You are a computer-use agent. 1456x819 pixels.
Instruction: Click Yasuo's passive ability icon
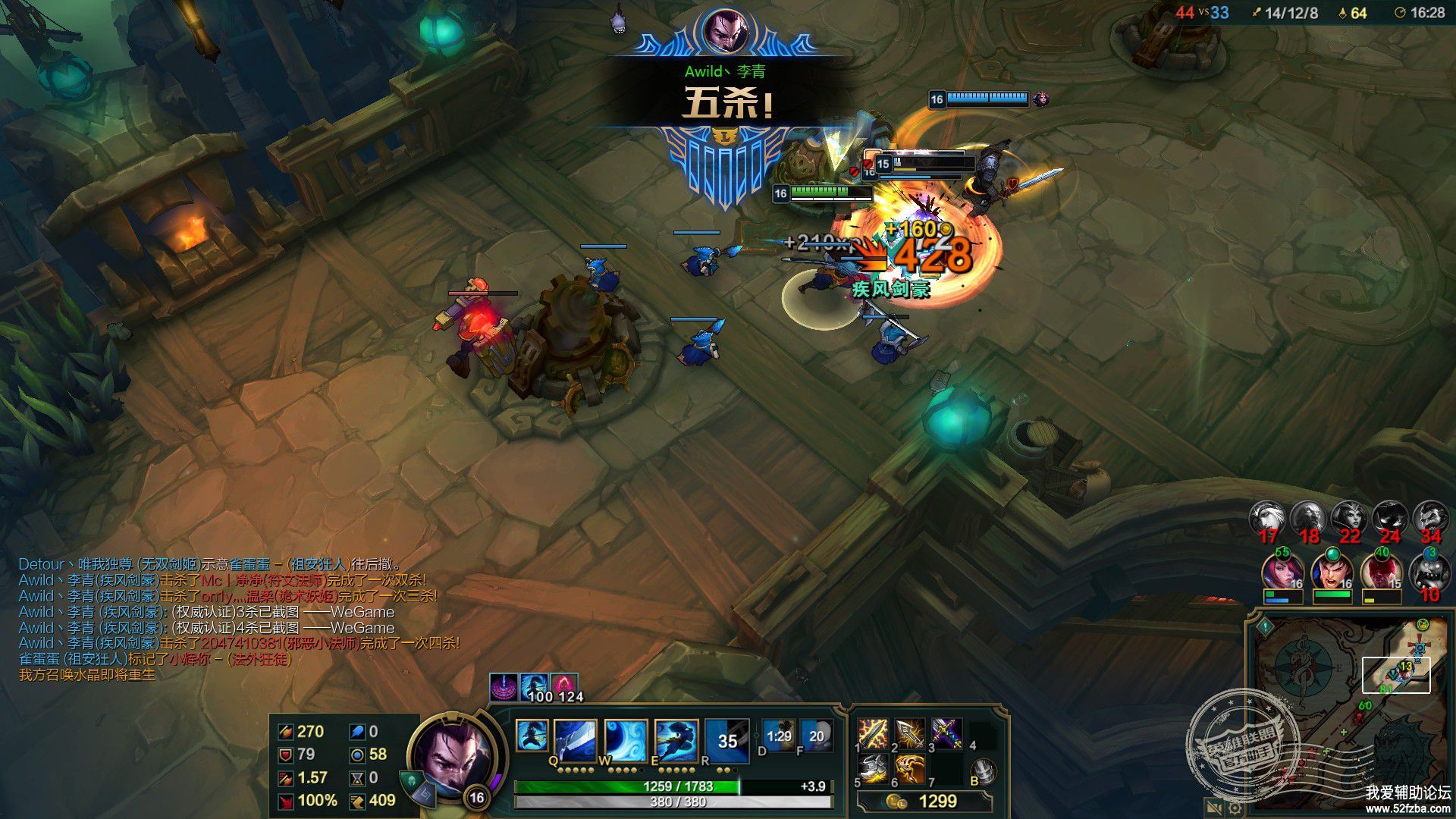pyautogui.click(x=532, y=735)
